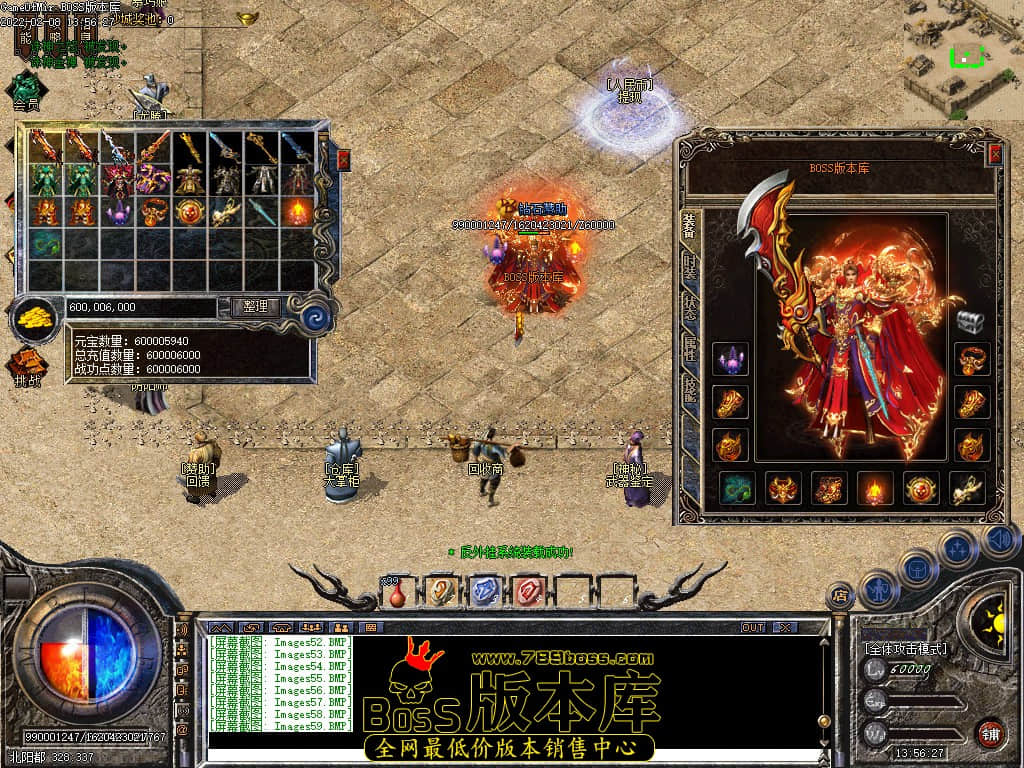Select the 技能 skills tab
The height and width of the screenshot is (768, 1024).
[690, 391]
